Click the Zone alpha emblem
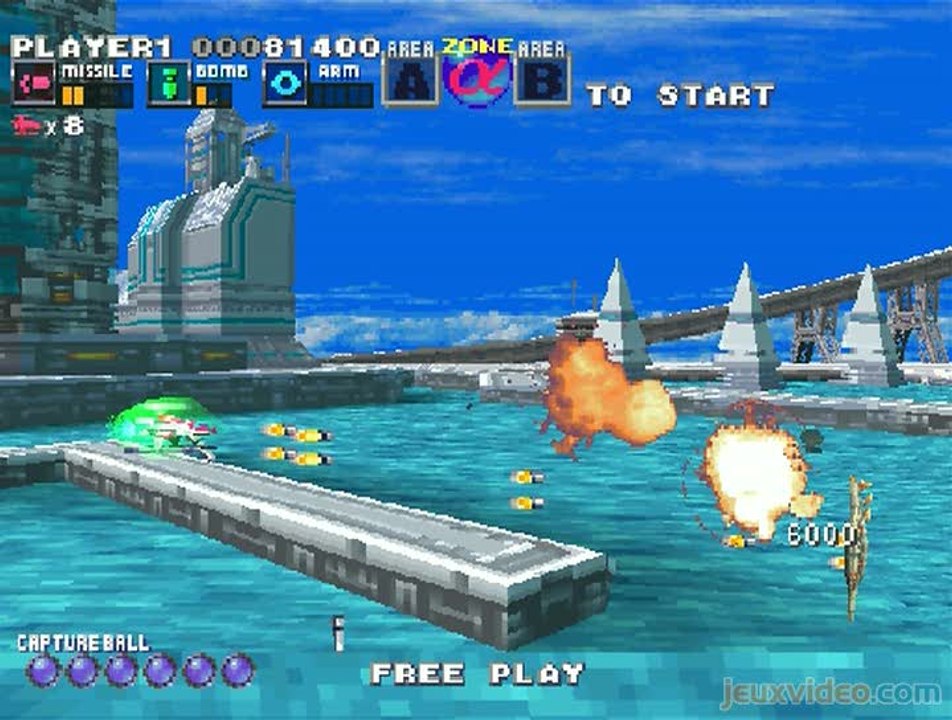 [x=477, y=79]
